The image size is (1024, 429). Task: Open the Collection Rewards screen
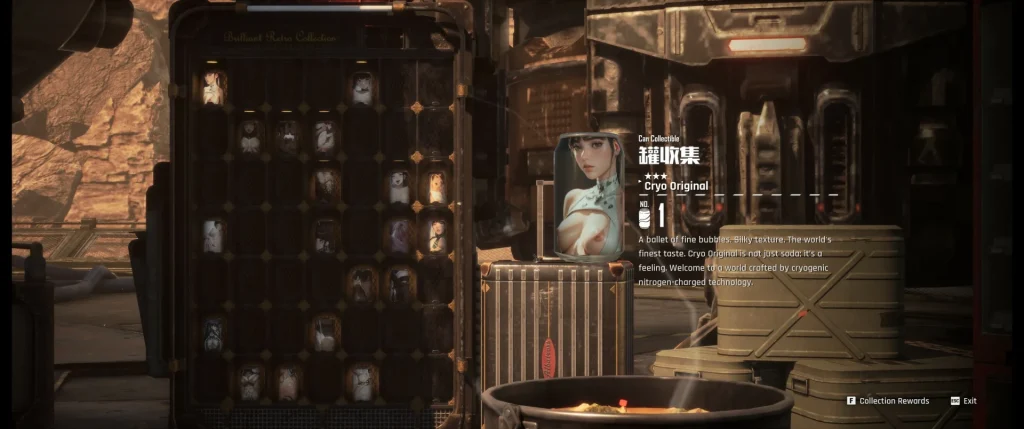pyautogui.click(x=893, y=401)
